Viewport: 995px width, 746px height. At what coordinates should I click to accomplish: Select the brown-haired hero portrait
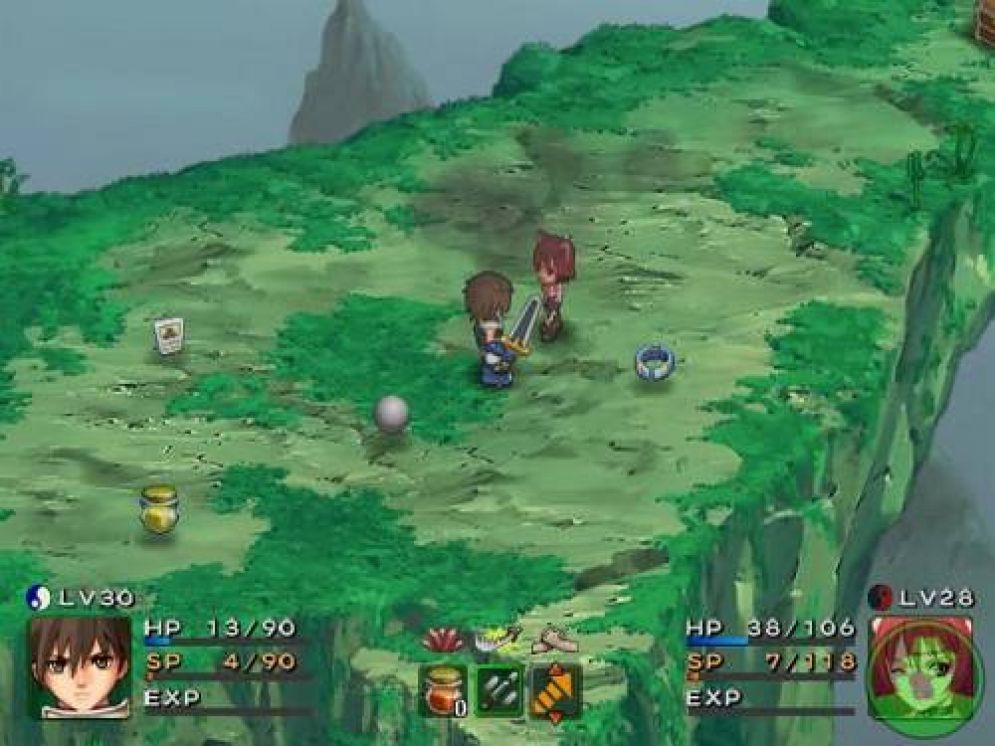click(79, 667)
